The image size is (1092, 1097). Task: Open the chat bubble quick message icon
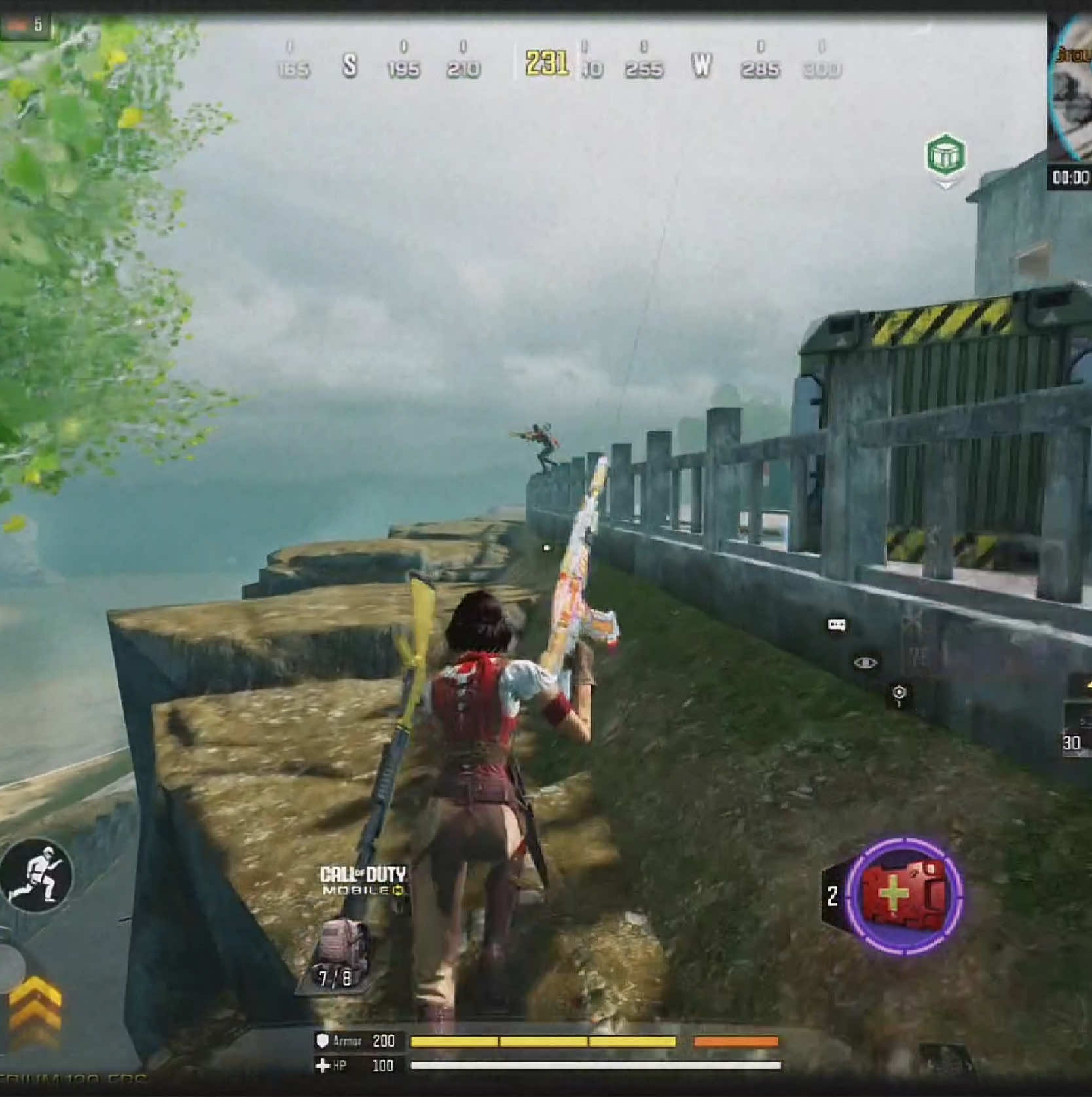pyautogui.click(x=836, y=625)
